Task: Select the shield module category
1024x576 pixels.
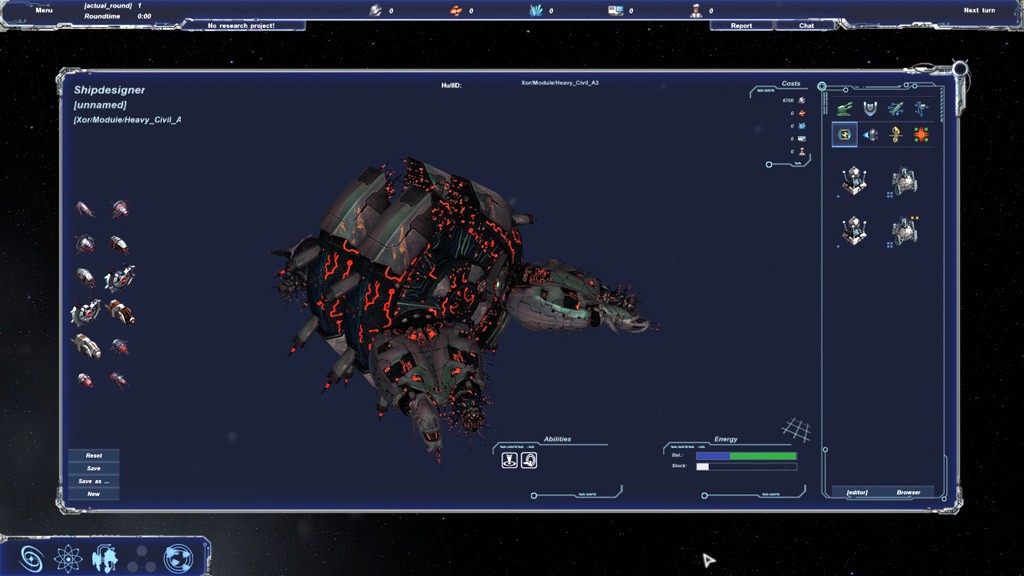Action: click(x=869, y=108)
